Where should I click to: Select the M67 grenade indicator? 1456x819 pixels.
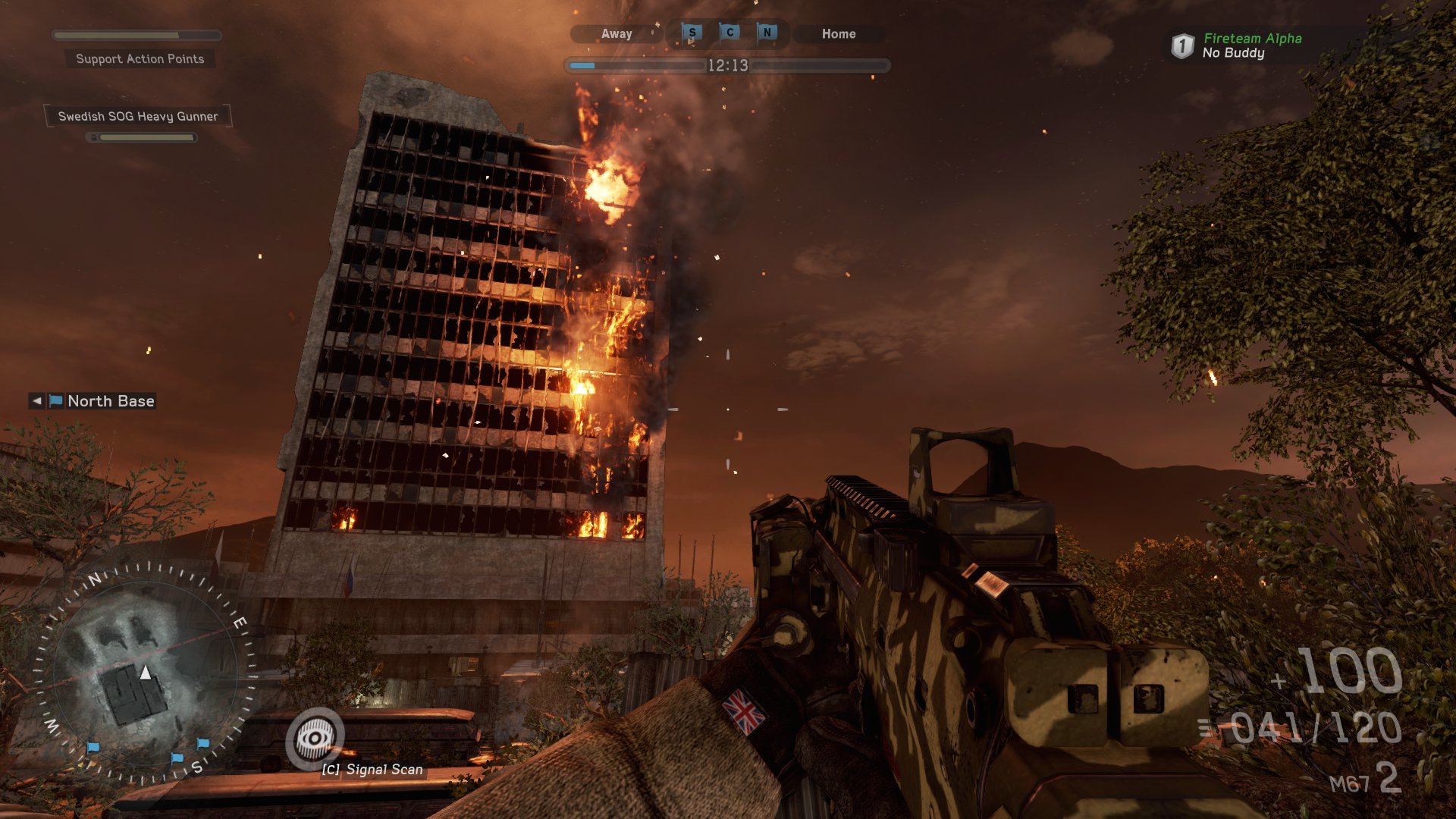(x=1364, y=780)
